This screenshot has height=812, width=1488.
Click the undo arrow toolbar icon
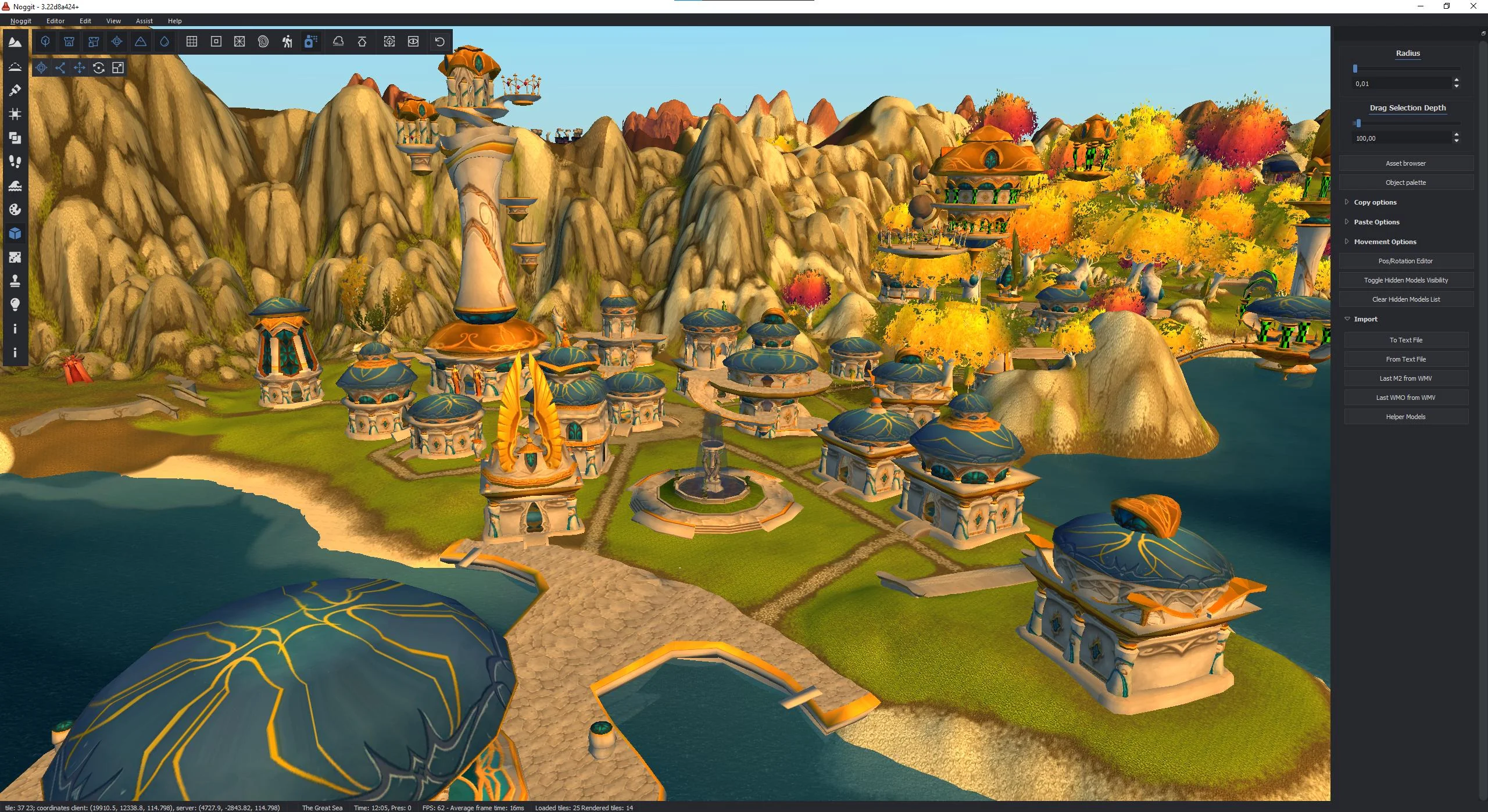point(439,41)
